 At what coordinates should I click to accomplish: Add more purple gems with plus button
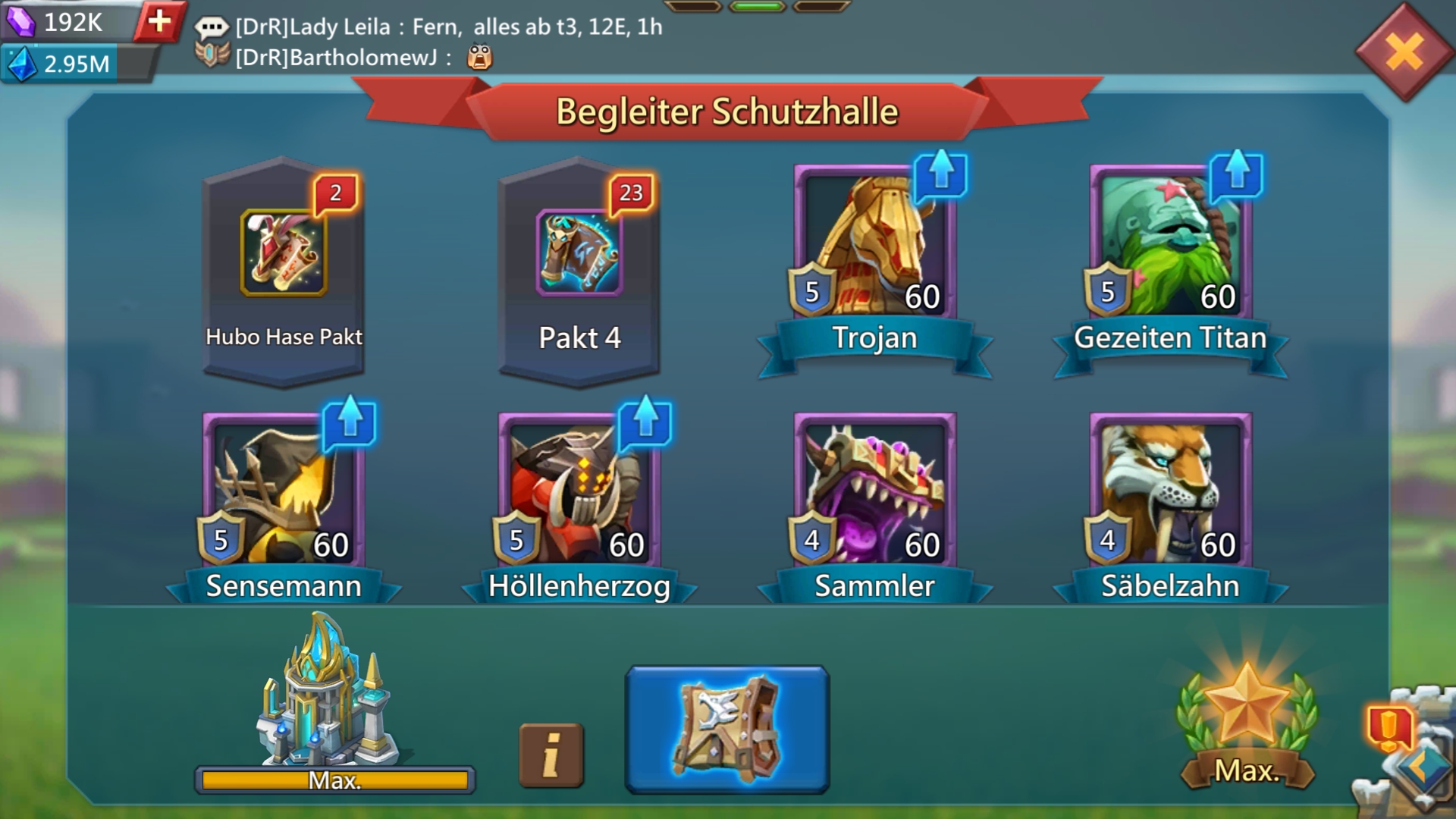click(159, 21)
